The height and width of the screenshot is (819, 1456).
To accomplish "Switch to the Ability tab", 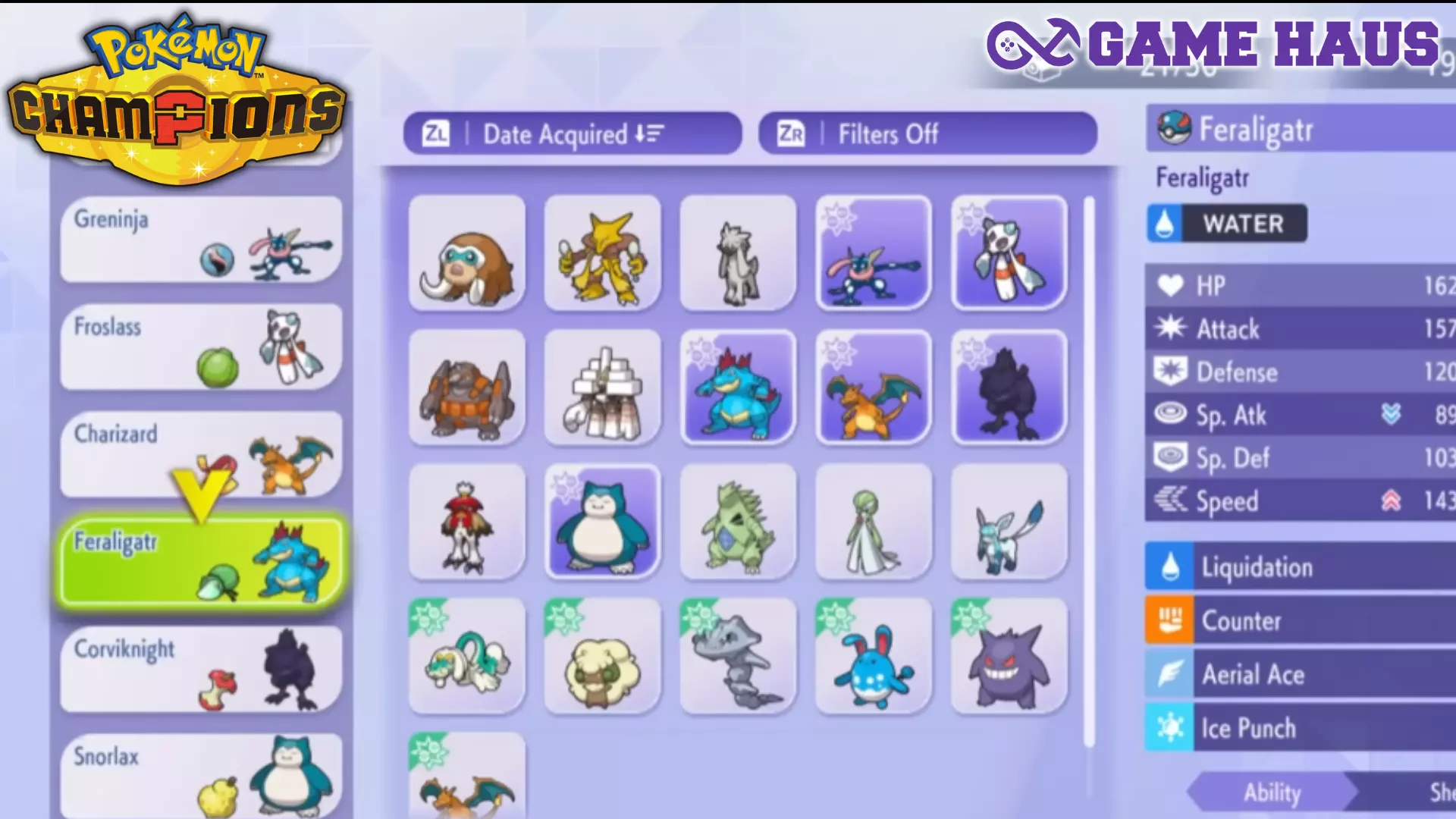I will coord(1272,792).
